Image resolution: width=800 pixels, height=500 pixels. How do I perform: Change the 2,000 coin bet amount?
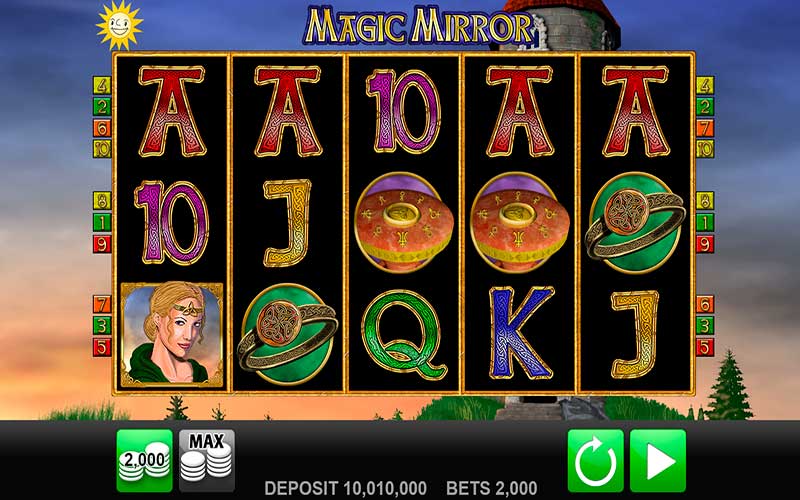point(144,460)
